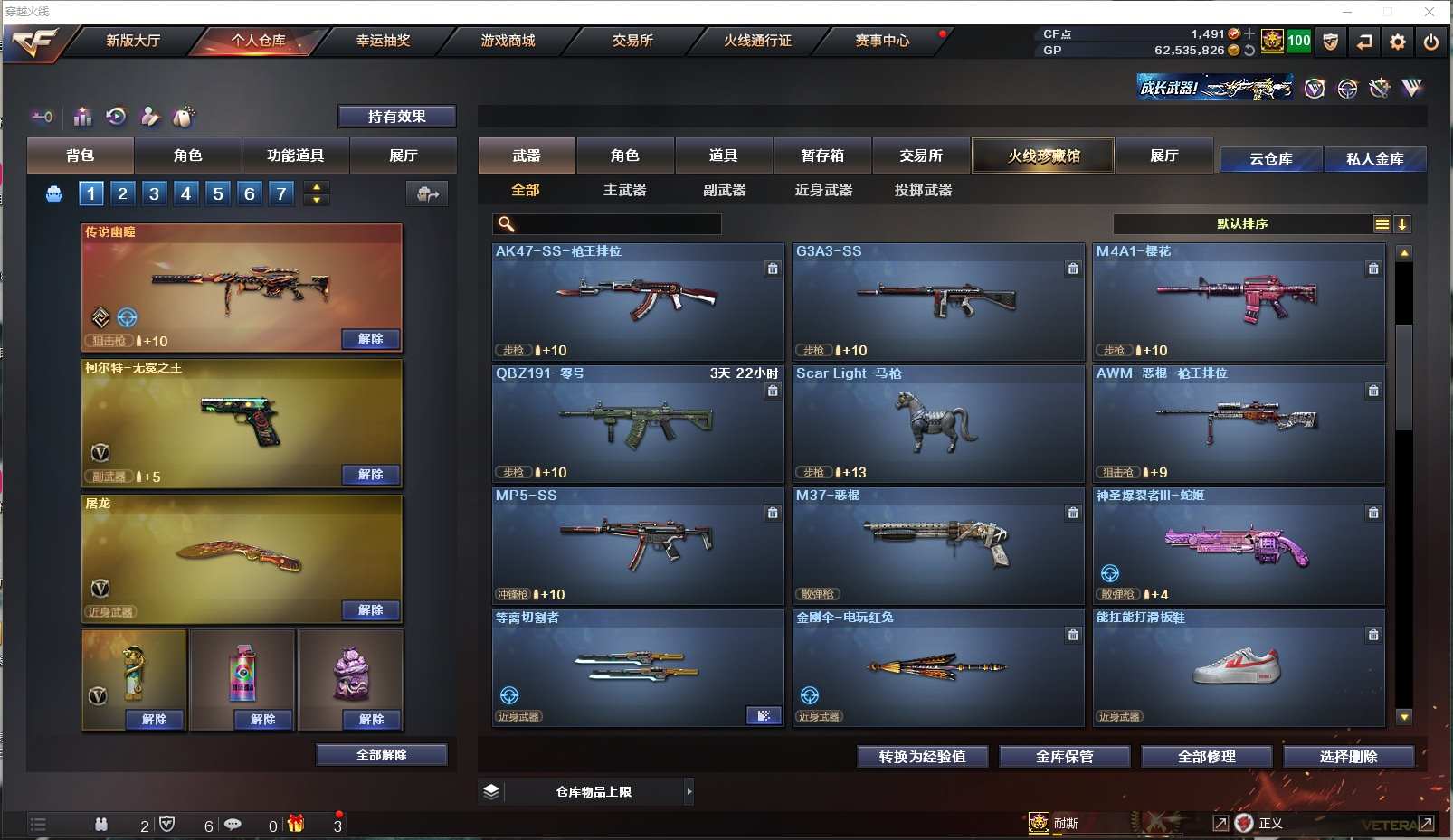Open 火线通行证 battle pass
Screen dimensions: 1453x840
point(757,41)
